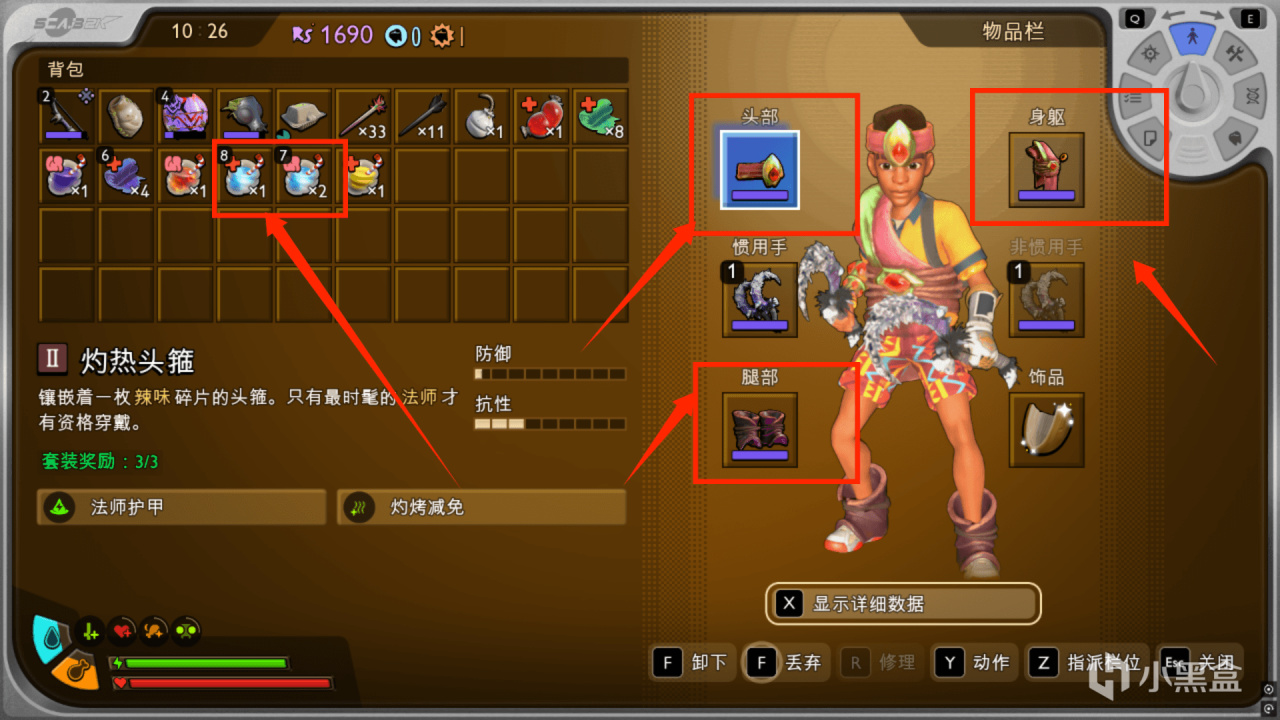Viewport: 1280px width, 720px height.
Task: Open the DNA mutations icon in radial wheel
Action: tap(1250, 97)
